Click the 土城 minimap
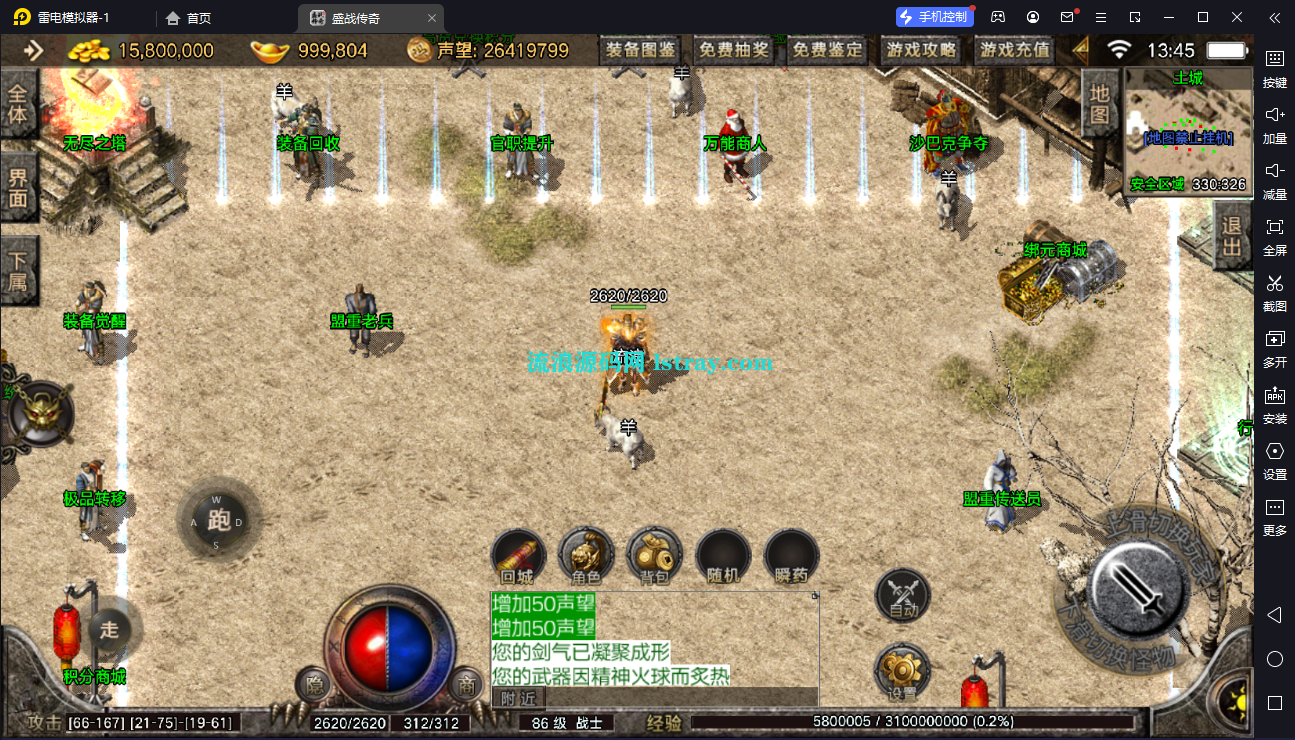This screenshot has width=1295, height=740. 1188,131
